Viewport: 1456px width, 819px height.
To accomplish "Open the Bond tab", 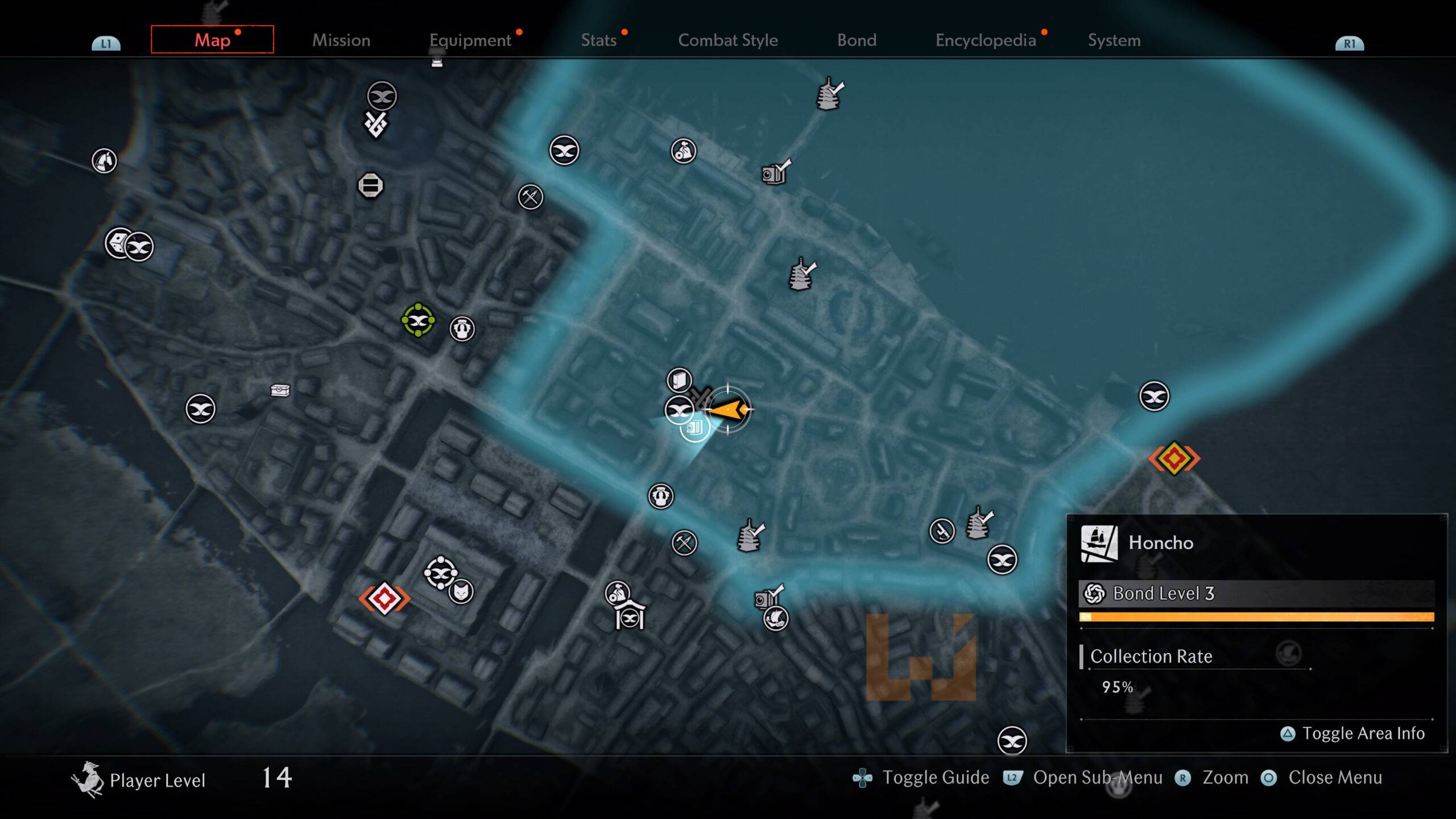I will pos(857,40).
